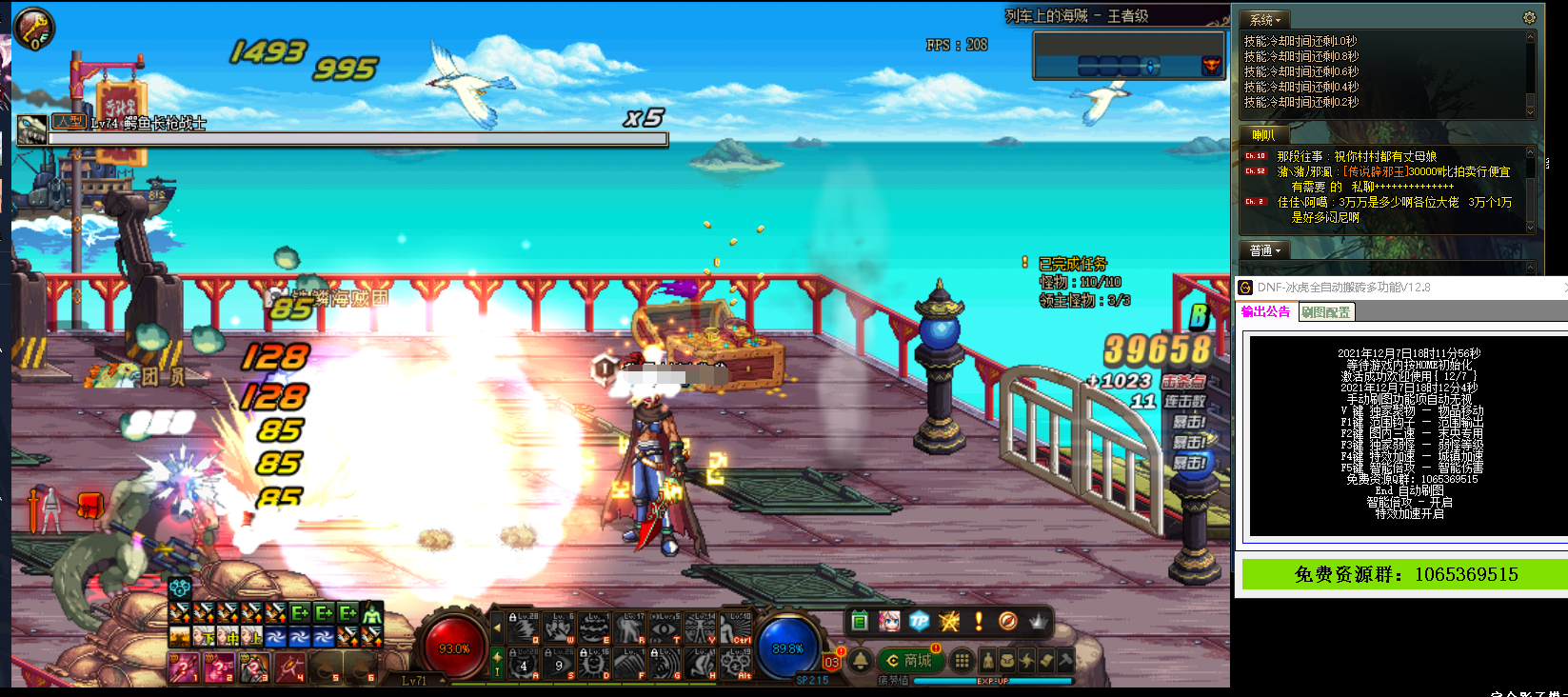
Task: Open chat settings with the gear icon
Action: [1529, 18]
